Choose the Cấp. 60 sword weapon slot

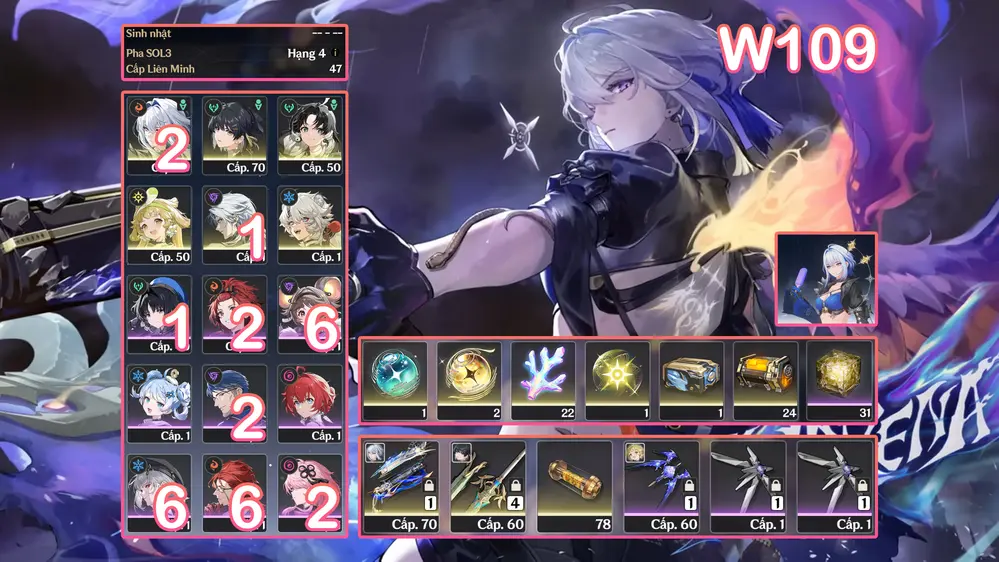488,487
